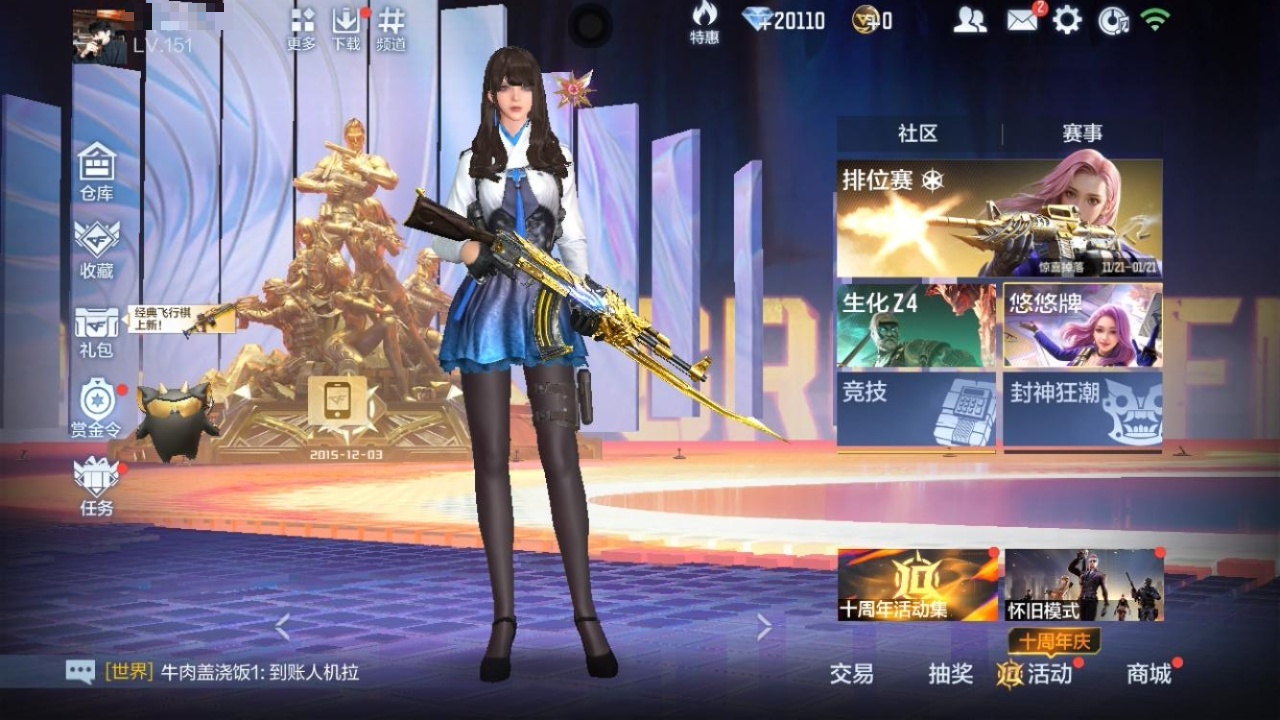
Task: Open the 特惠 special offers
Action: click(704, 23)
